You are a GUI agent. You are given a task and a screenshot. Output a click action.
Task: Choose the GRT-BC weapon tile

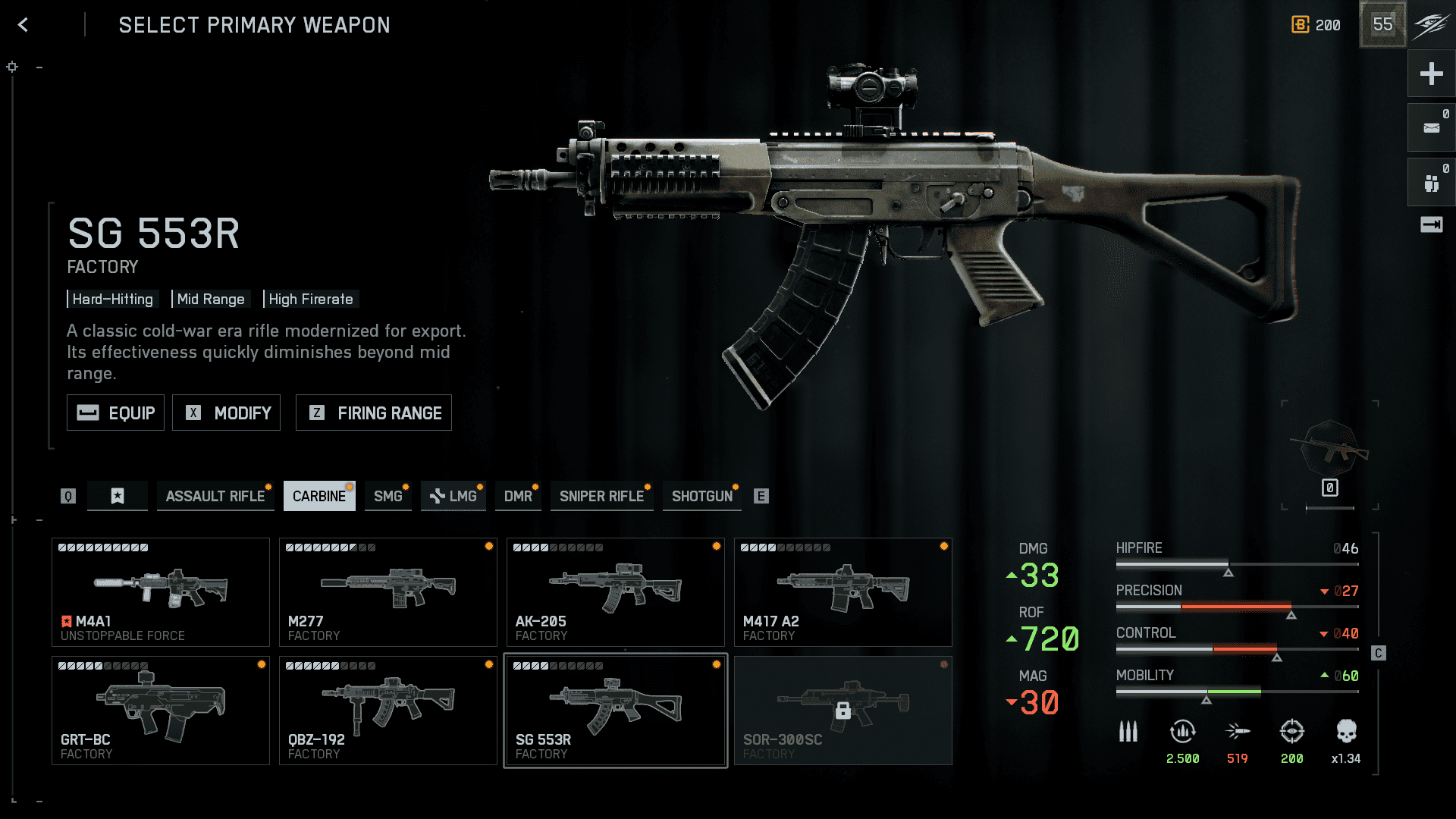[161, 711]
